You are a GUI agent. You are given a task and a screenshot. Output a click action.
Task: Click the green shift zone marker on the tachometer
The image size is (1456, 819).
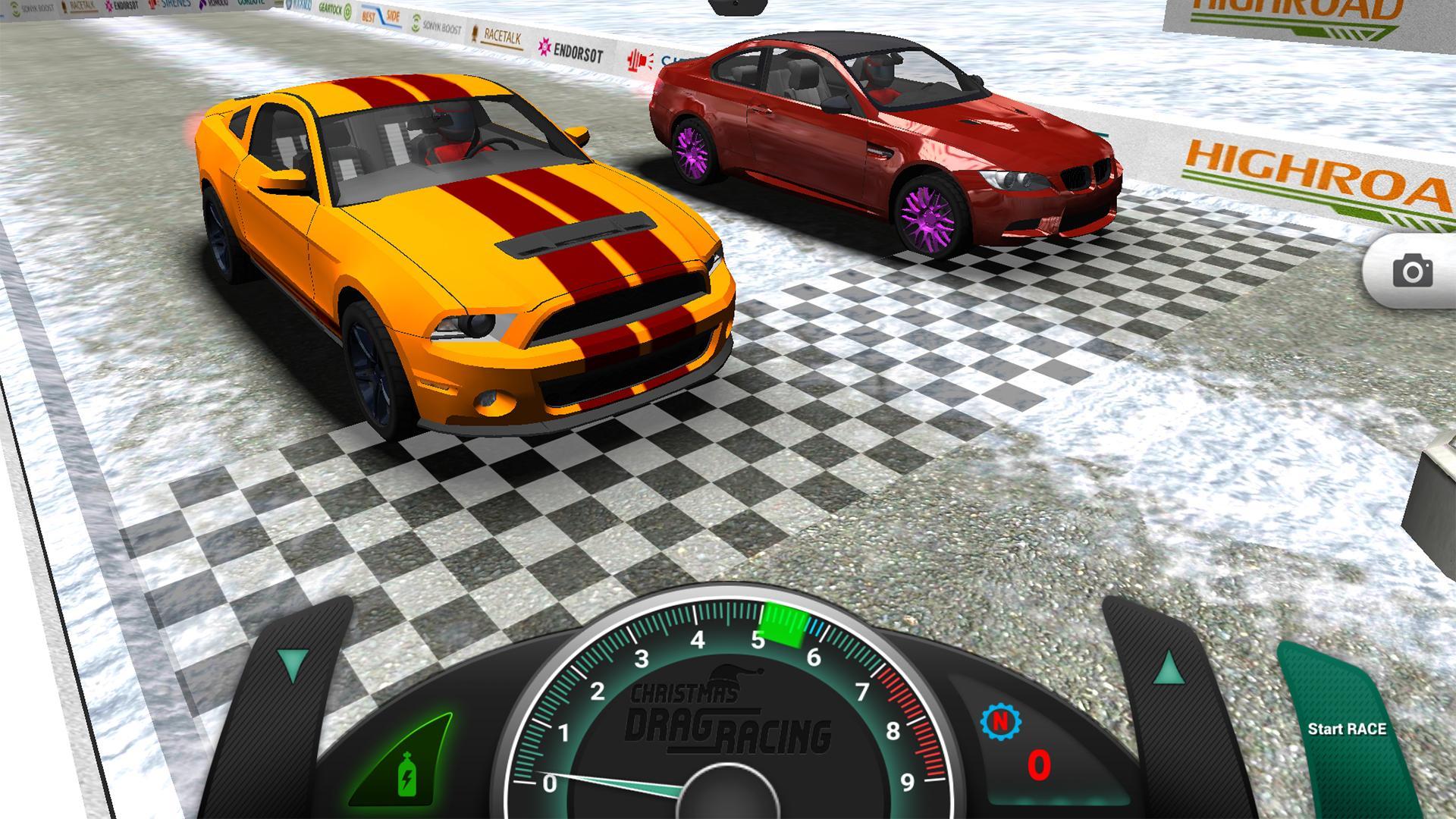pyautogui.click(x=782, y=626)
